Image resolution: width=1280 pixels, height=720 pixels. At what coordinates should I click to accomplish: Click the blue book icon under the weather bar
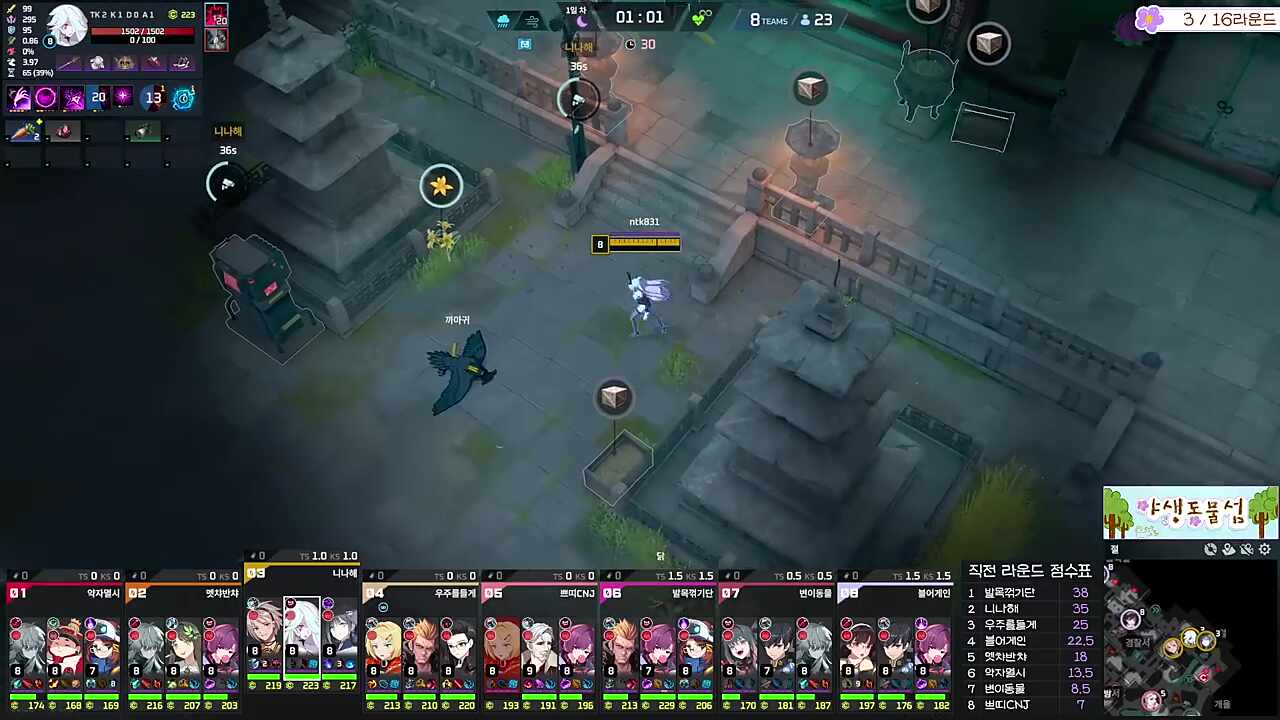click(524, 44)
